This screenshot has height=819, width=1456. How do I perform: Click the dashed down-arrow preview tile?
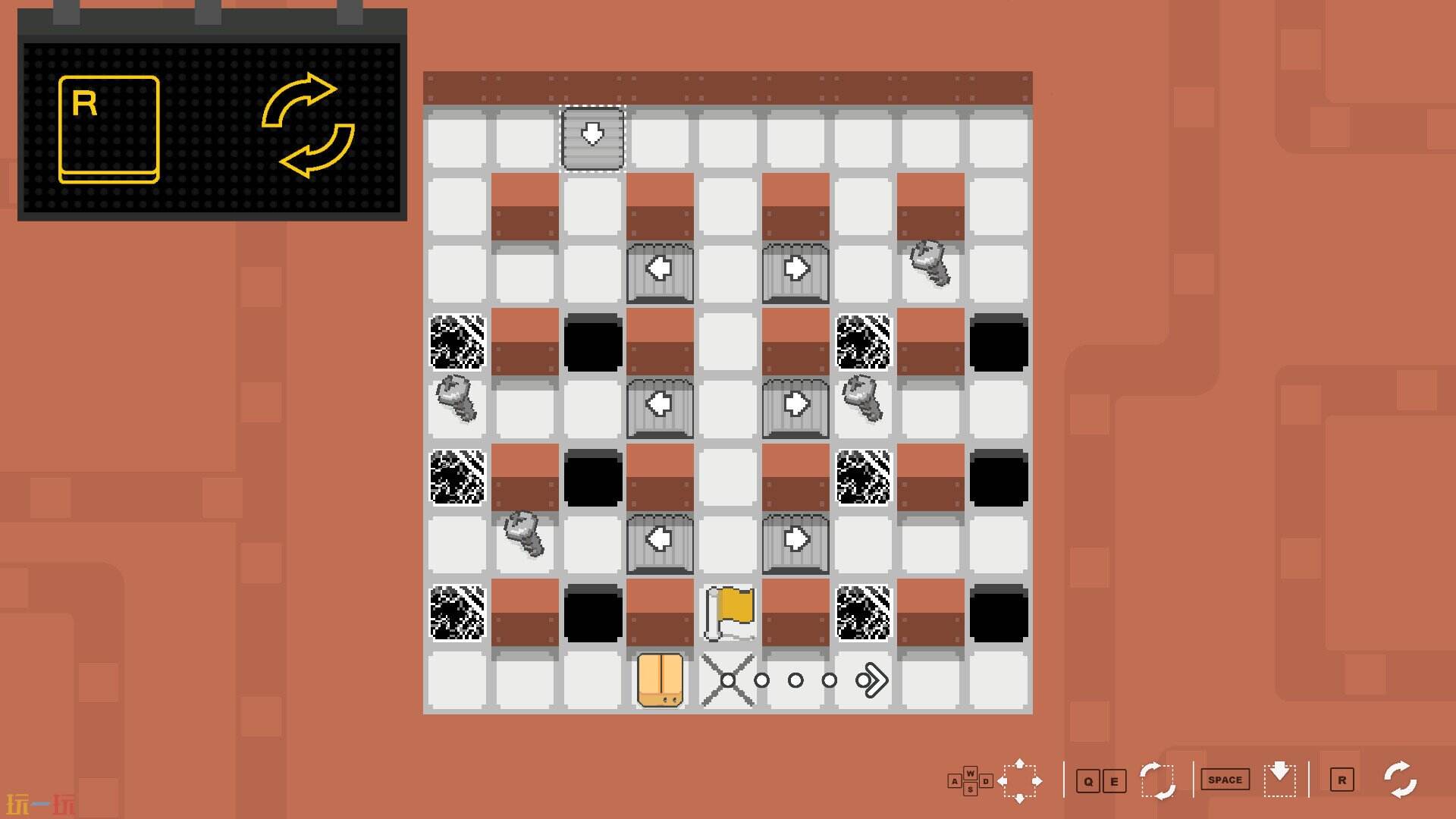point(591,138)
